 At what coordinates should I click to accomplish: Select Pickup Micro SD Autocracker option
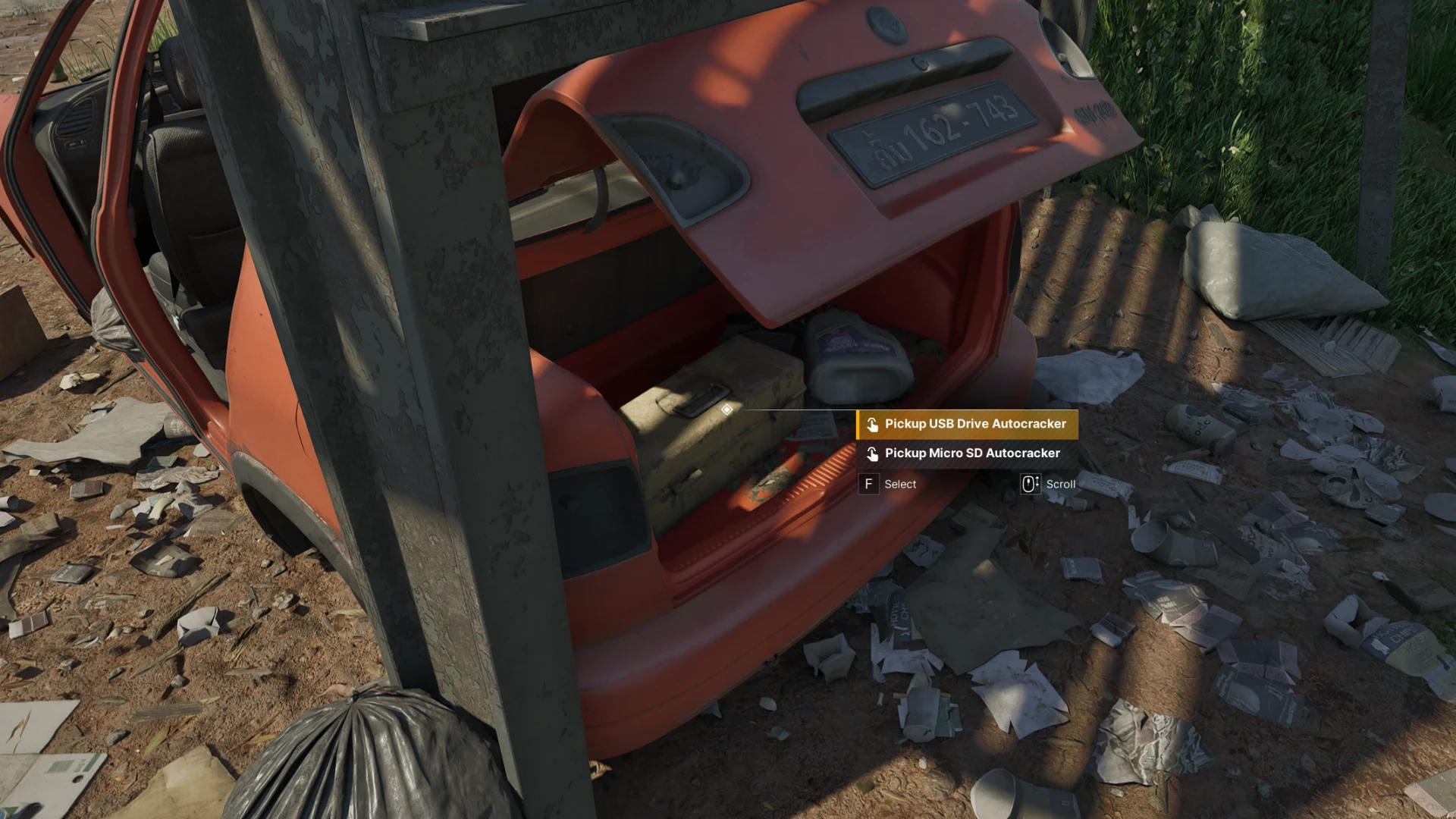click(x=968, y=453)
